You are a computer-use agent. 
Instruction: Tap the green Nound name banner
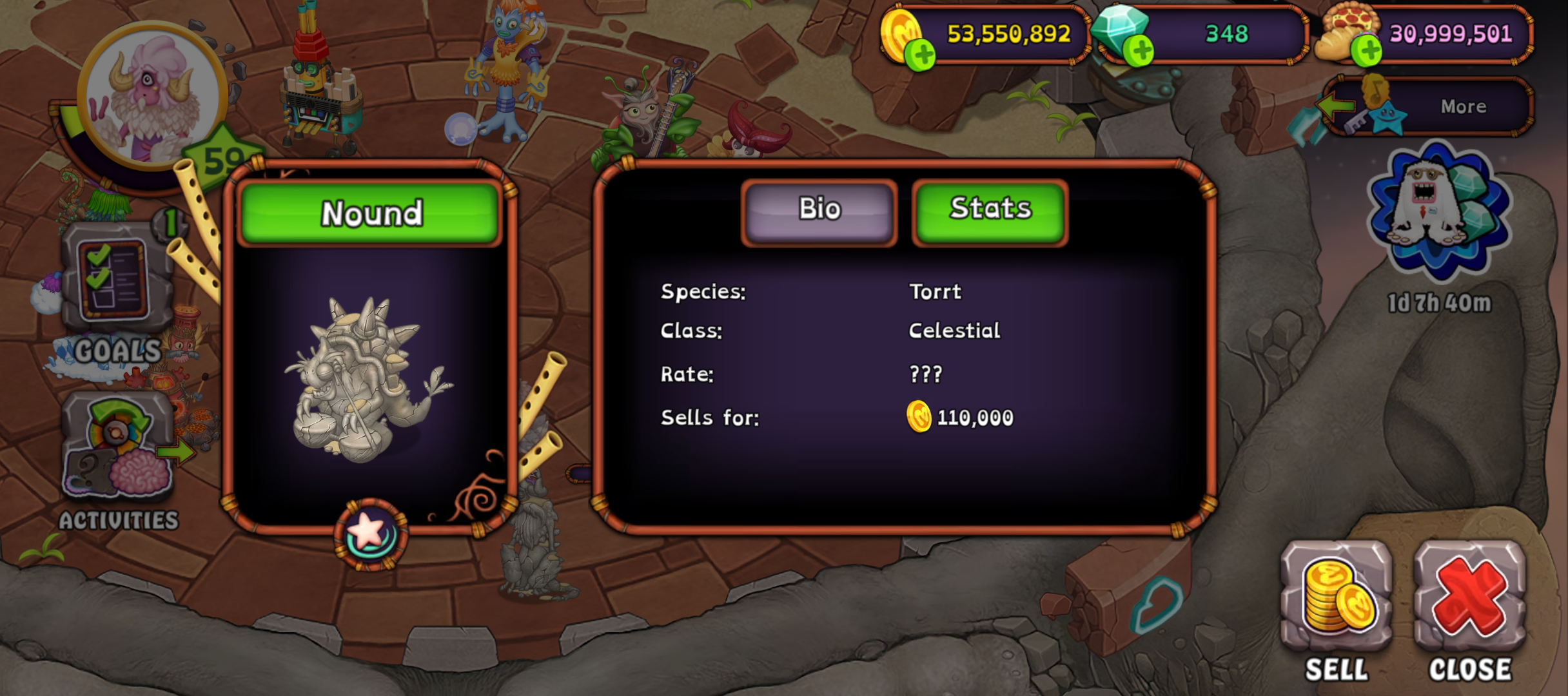371,213
